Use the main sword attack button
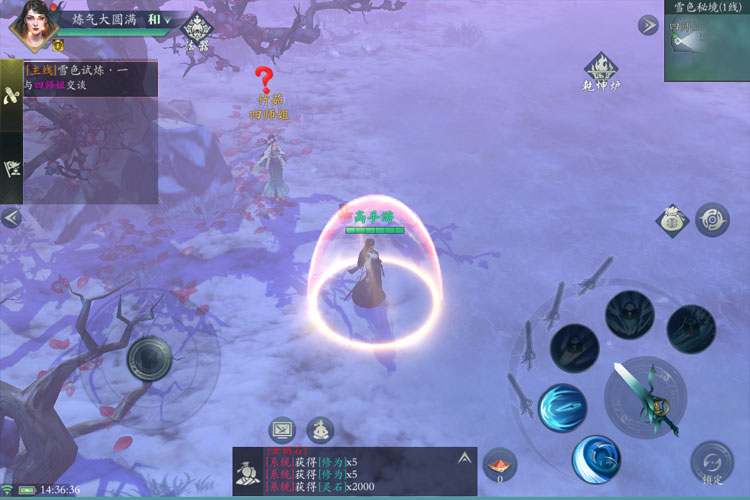750x500 pixels. click(645, 395)
